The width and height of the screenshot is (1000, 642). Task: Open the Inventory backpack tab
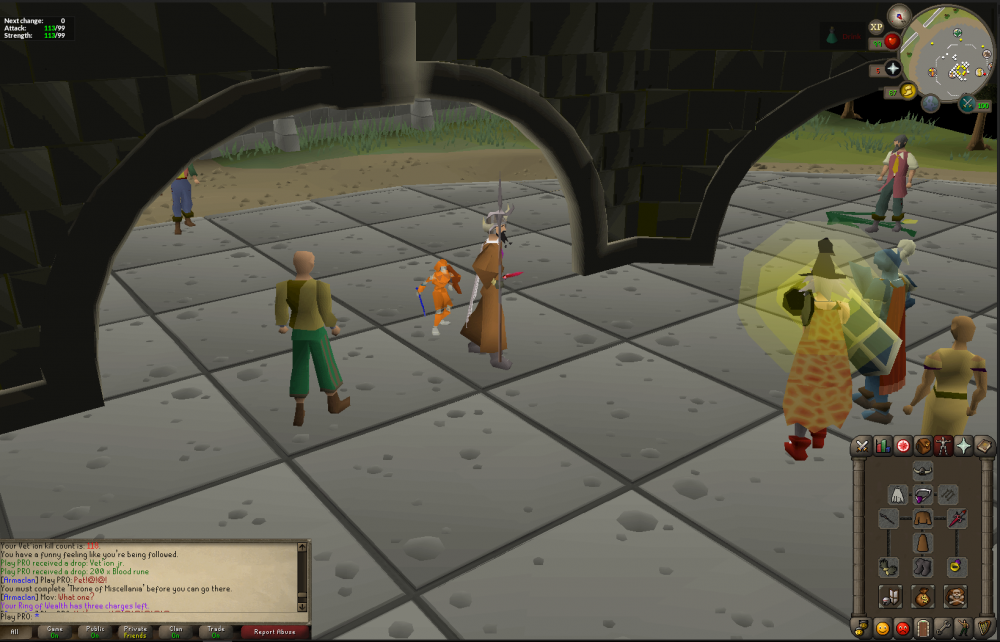pos(923,446)
